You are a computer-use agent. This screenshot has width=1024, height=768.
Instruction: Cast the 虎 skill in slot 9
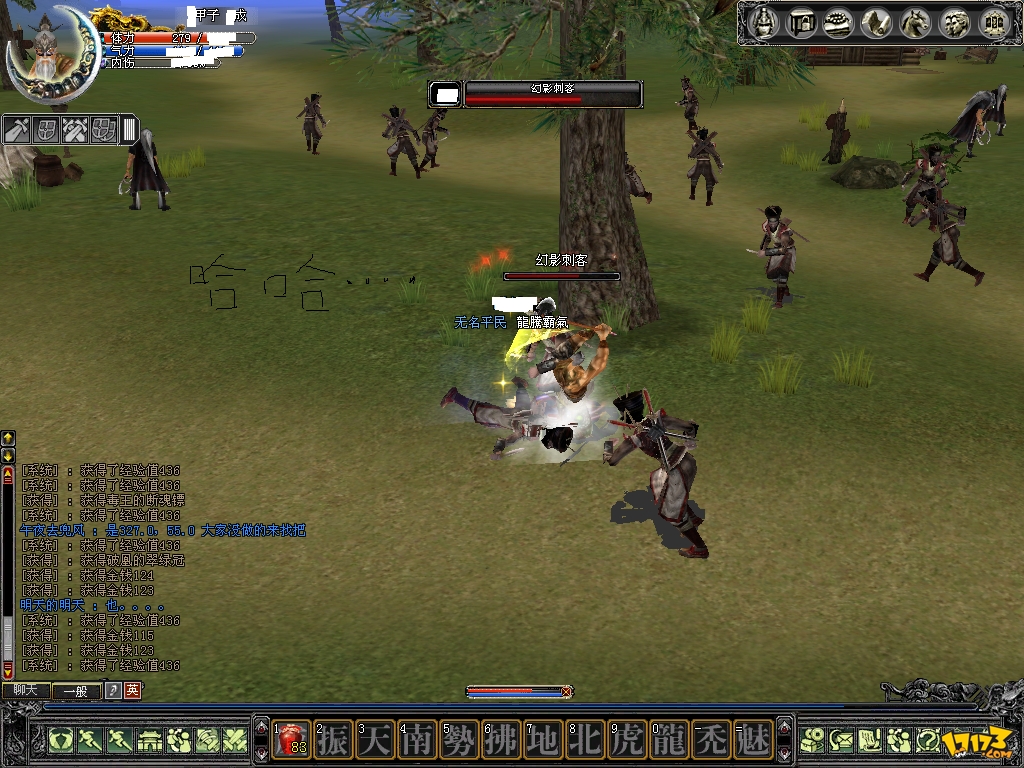(x=628, y=740)
